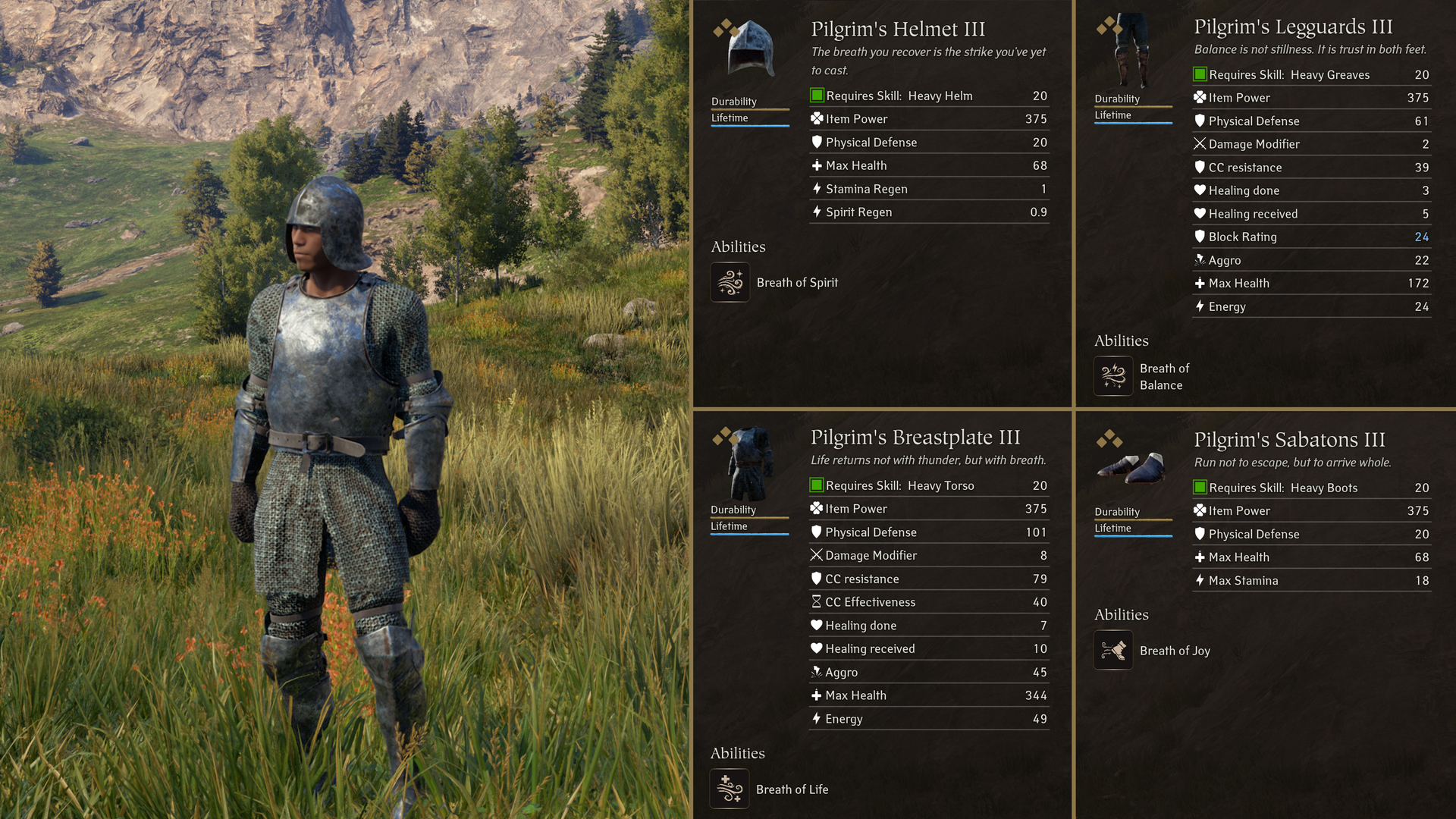Viewport: 1456px width, 819px height.
Task: Pick the Pilgrim's Sabatons III item image
Action: pos(1132,468)
